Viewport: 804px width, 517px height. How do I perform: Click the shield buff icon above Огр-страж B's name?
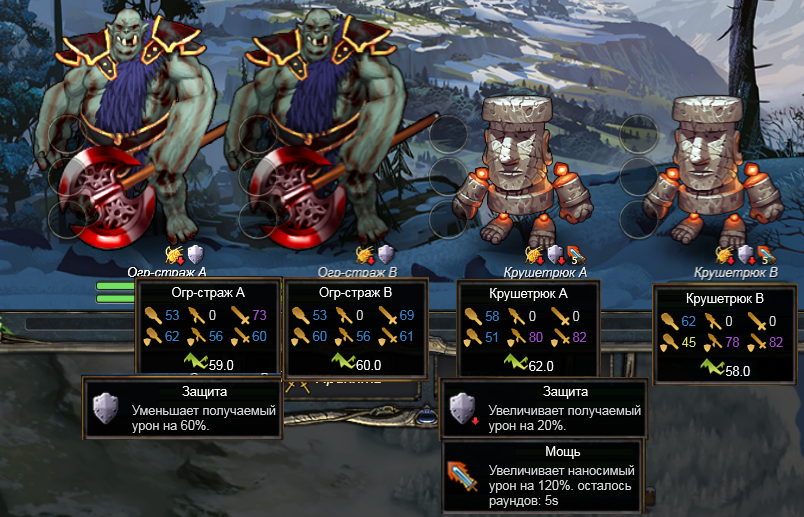tap(385, 255)
